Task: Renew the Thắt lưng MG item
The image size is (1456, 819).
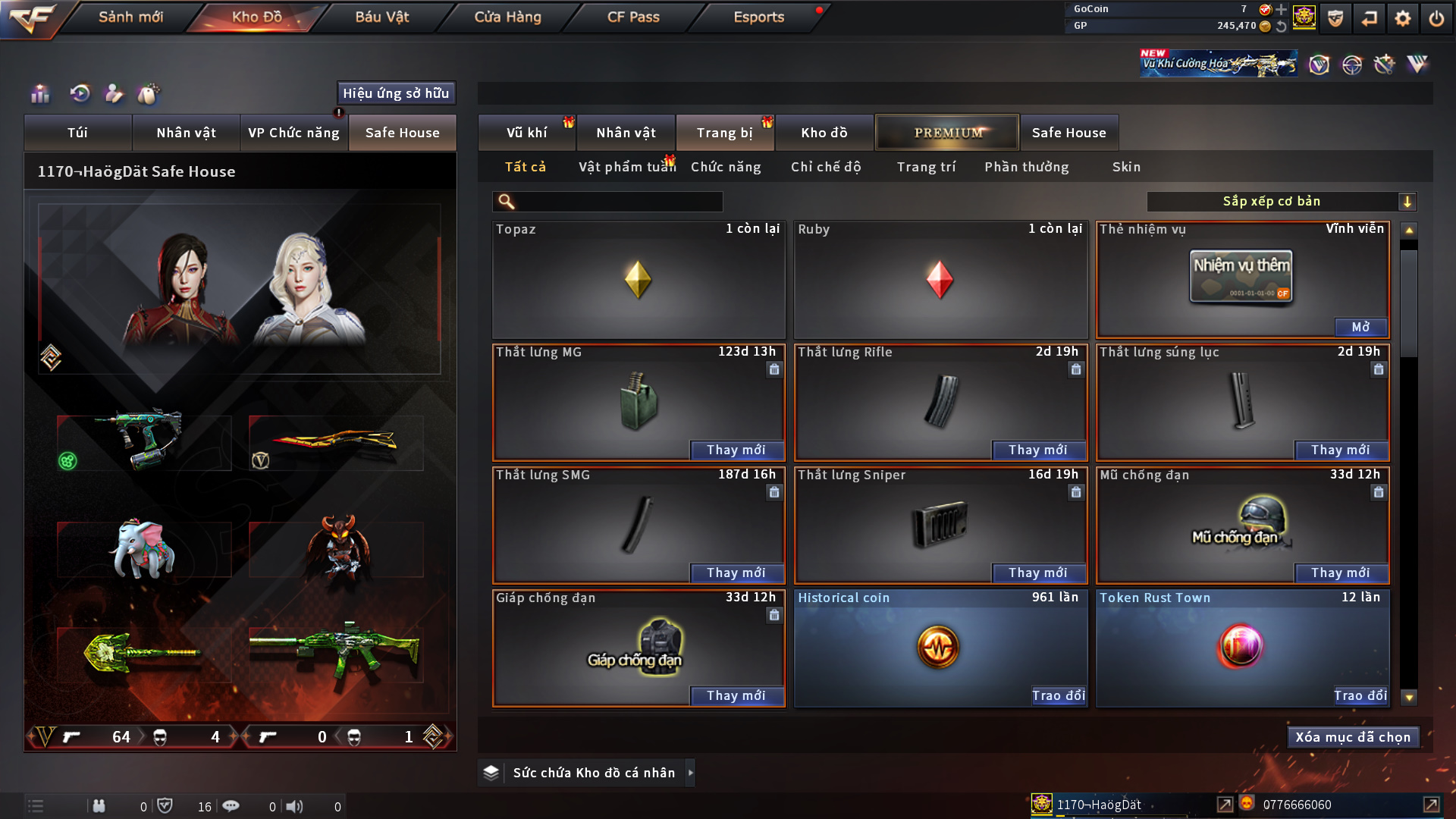Action: coord(736,450)
